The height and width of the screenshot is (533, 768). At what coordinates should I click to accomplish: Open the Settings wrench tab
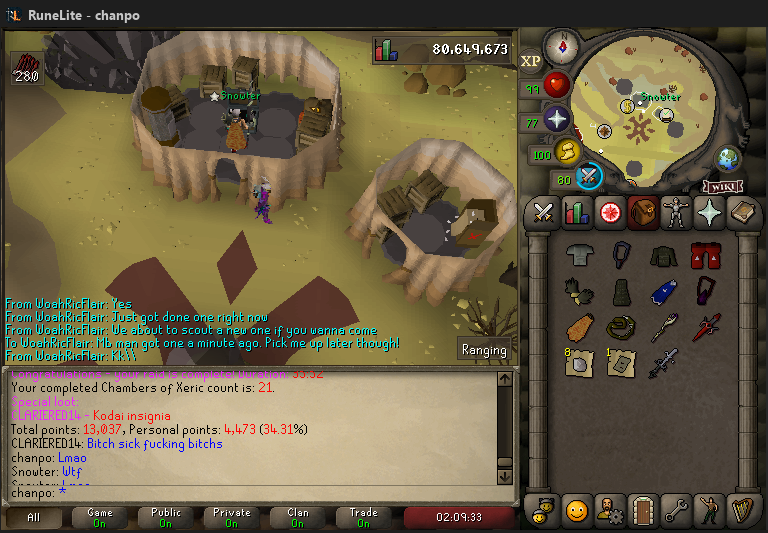click(x=677, y=510)
